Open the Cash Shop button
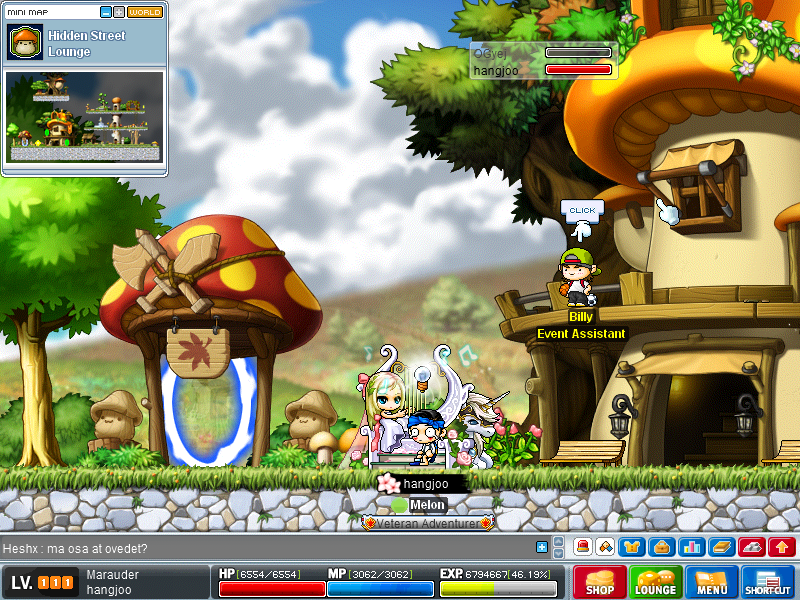 click(600, 582)
